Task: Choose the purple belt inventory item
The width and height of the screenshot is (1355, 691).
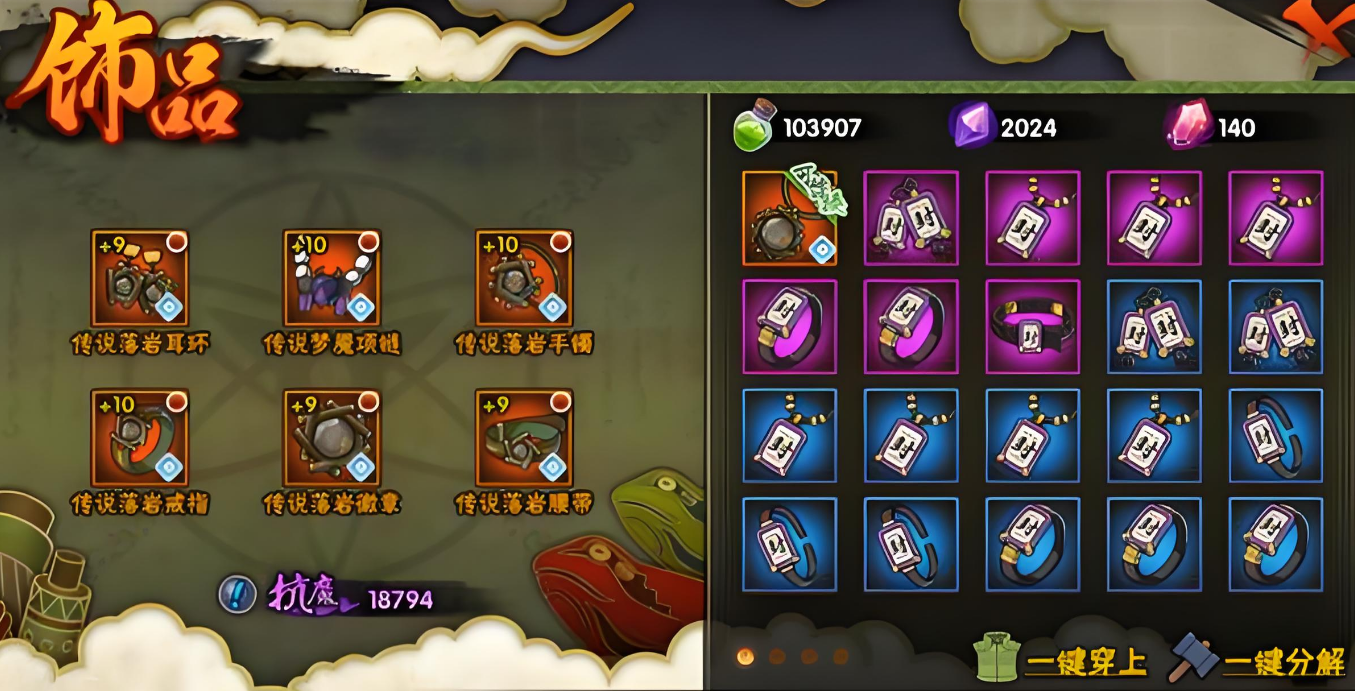Action: click(x=1033, y=327)
